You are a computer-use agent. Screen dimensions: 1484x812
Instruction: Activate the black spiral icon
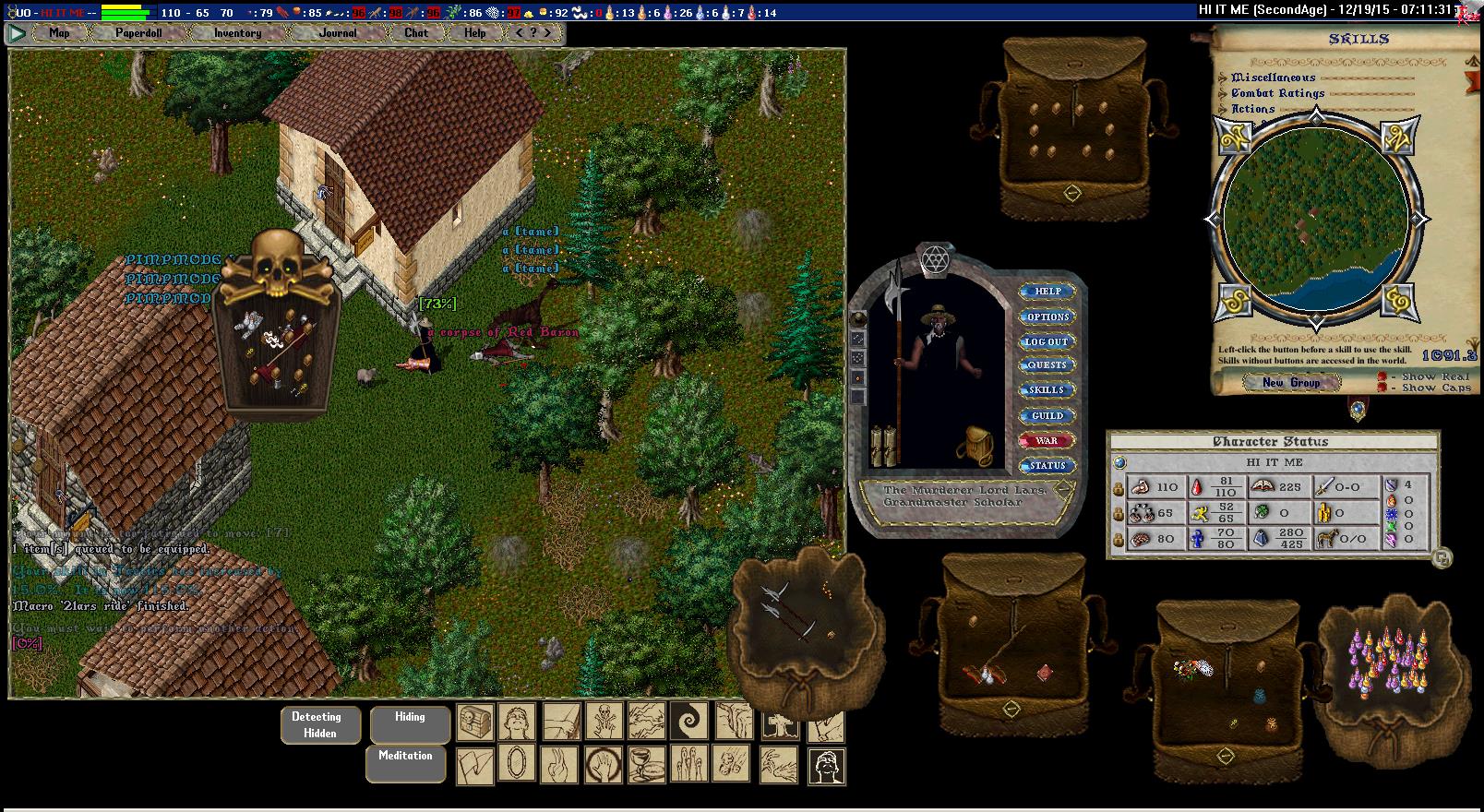(x=688, y=722)
